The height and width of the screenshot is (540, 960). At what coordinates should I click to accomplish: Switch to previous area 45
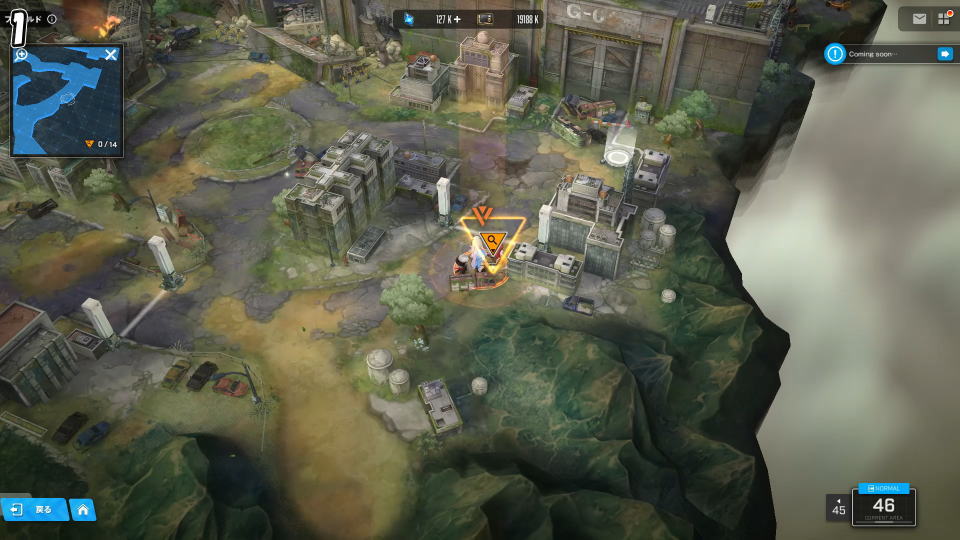point(838,507)
